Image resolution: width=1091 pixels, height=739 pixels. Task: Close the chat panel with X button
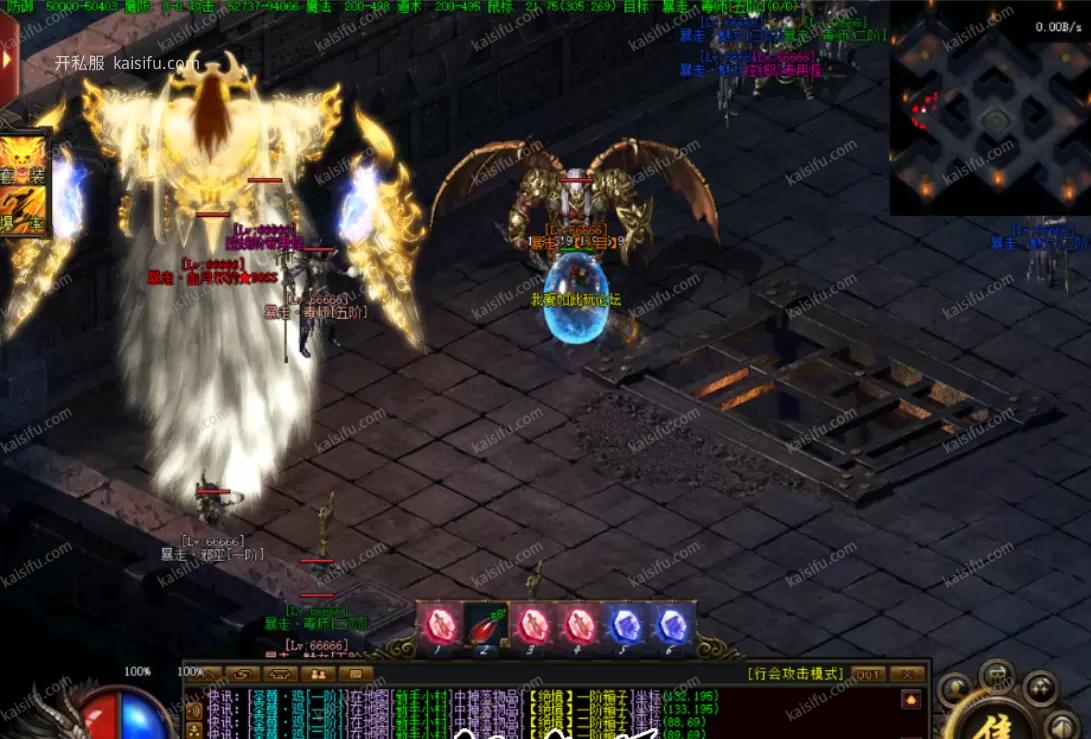point(906,674)
